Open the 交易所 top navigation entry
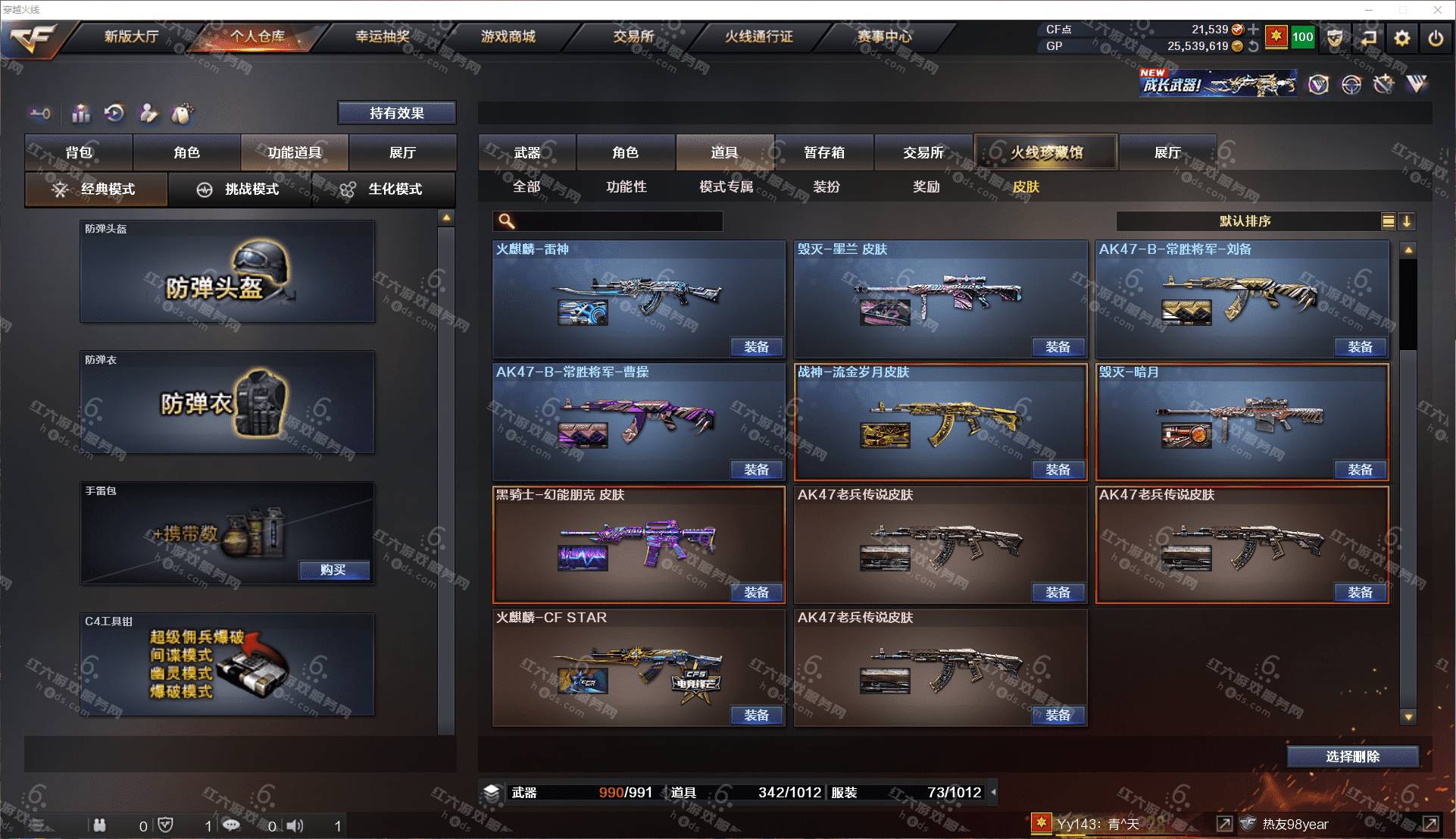Image resolution: width=1456 pixels, height=839 pixels. 633,36
